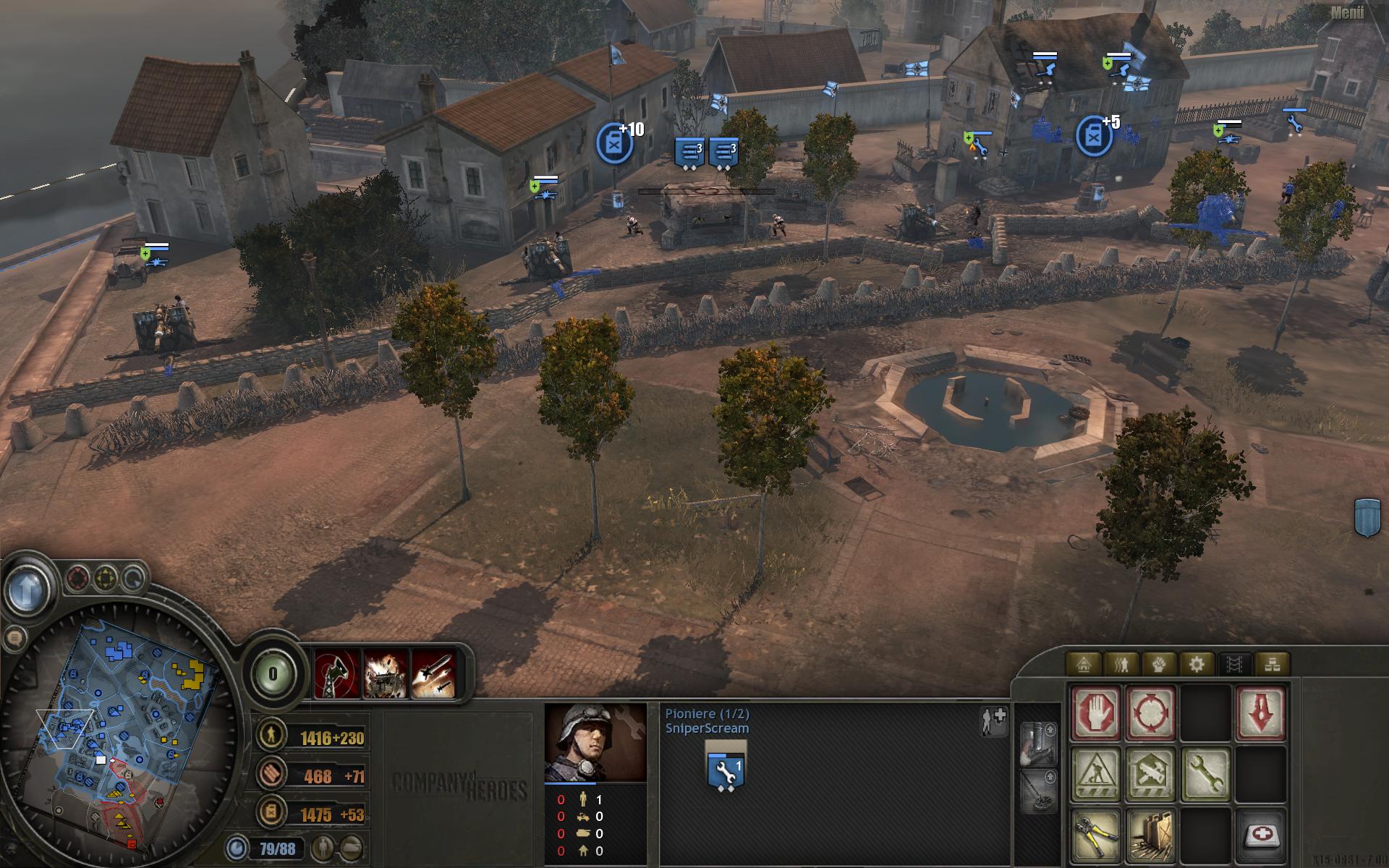The image size is (1389, 868).
Task: Open the advanced building construction menu
Action: click(x=1151, y=775)
